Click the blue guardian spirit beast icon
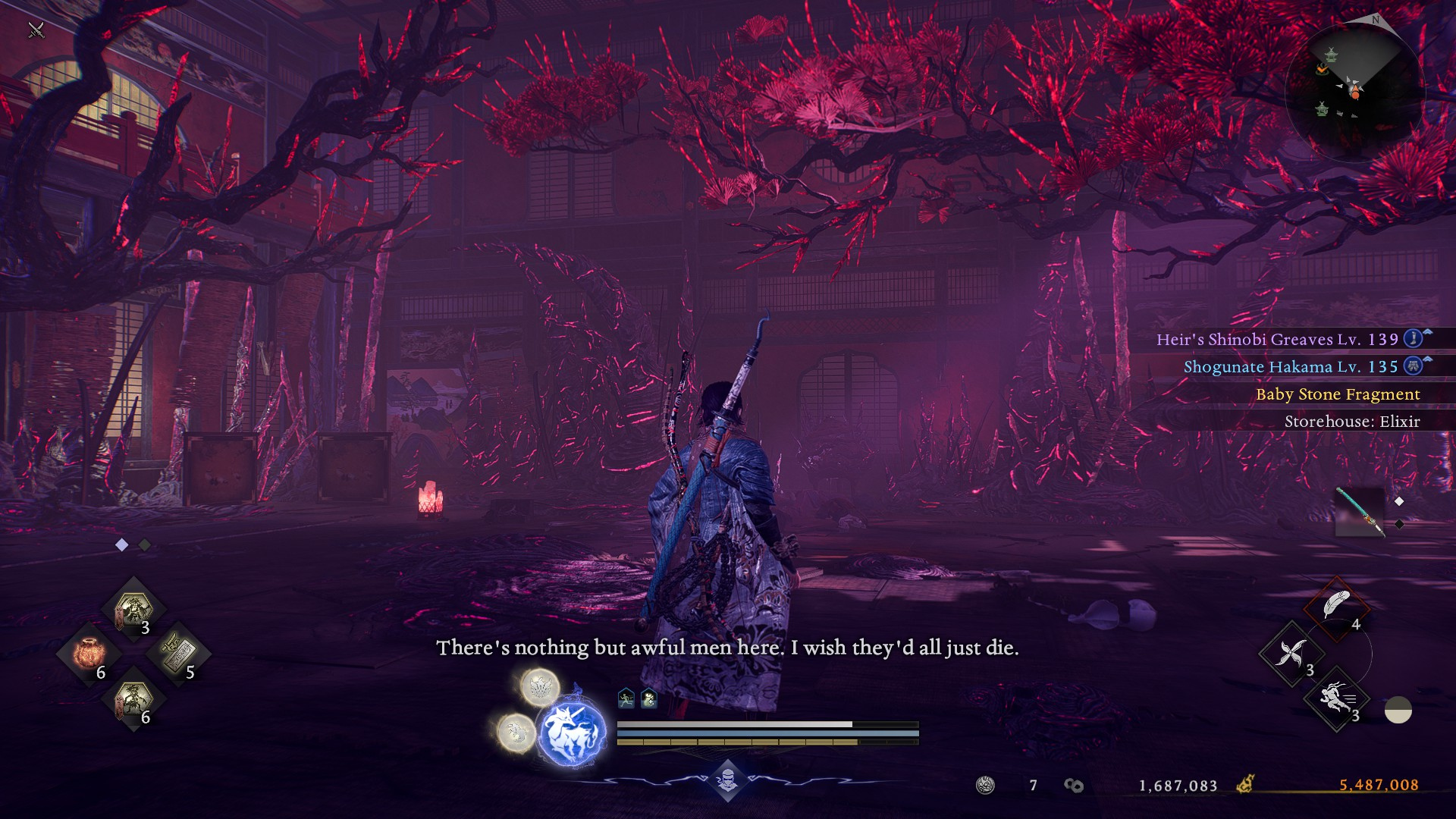This screenshot has height=819, width=1456. tap(572, 733)
